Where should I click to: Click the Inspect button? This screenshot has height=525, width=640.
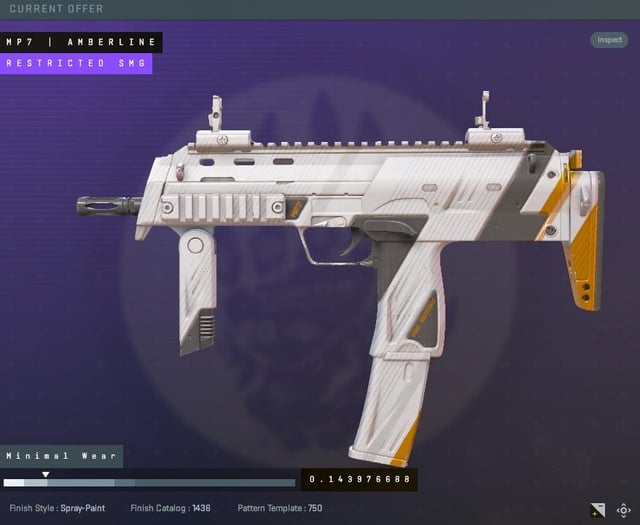[609, 40]
